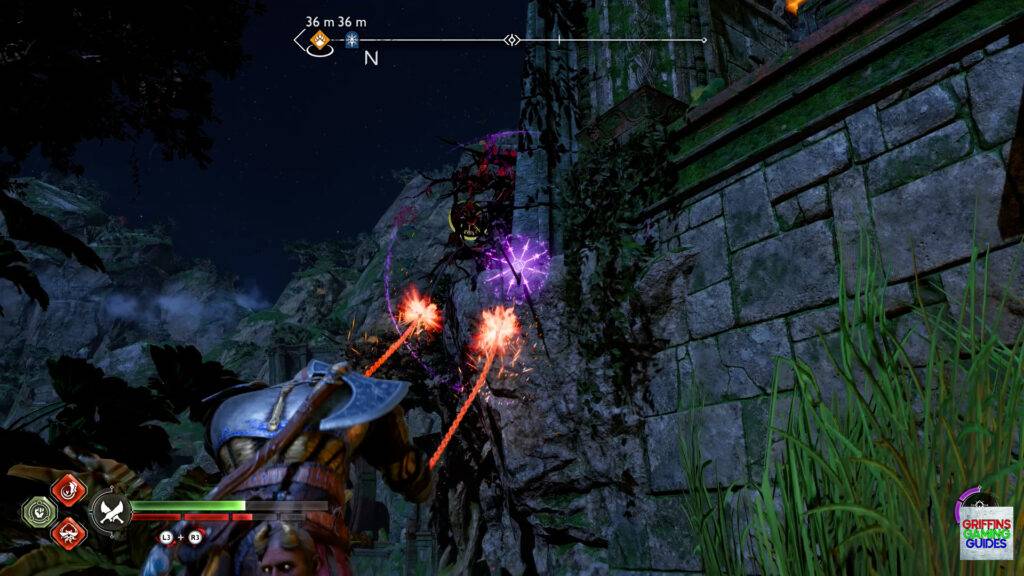
Task: Trigger the green fist relic ability icon
Action: pos(37,511)
